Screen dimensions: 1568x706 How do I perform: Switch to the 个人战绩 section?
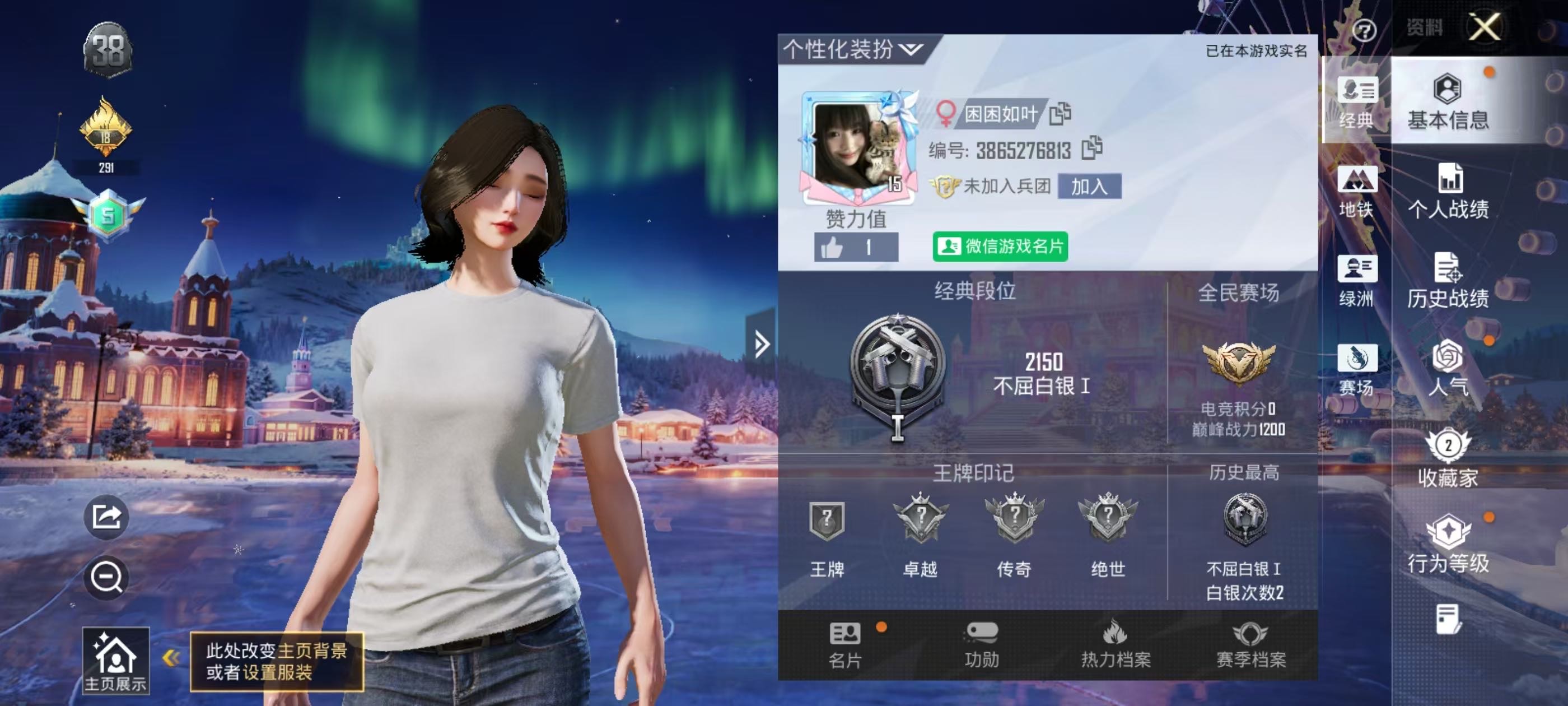1448,192
